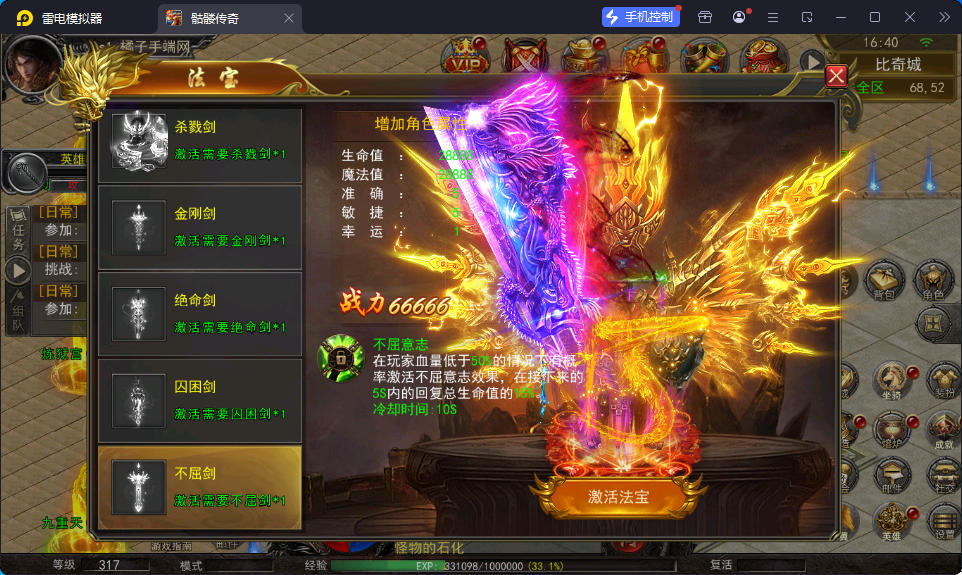Open the 设置 settings icon

click(x=943, y=522)
